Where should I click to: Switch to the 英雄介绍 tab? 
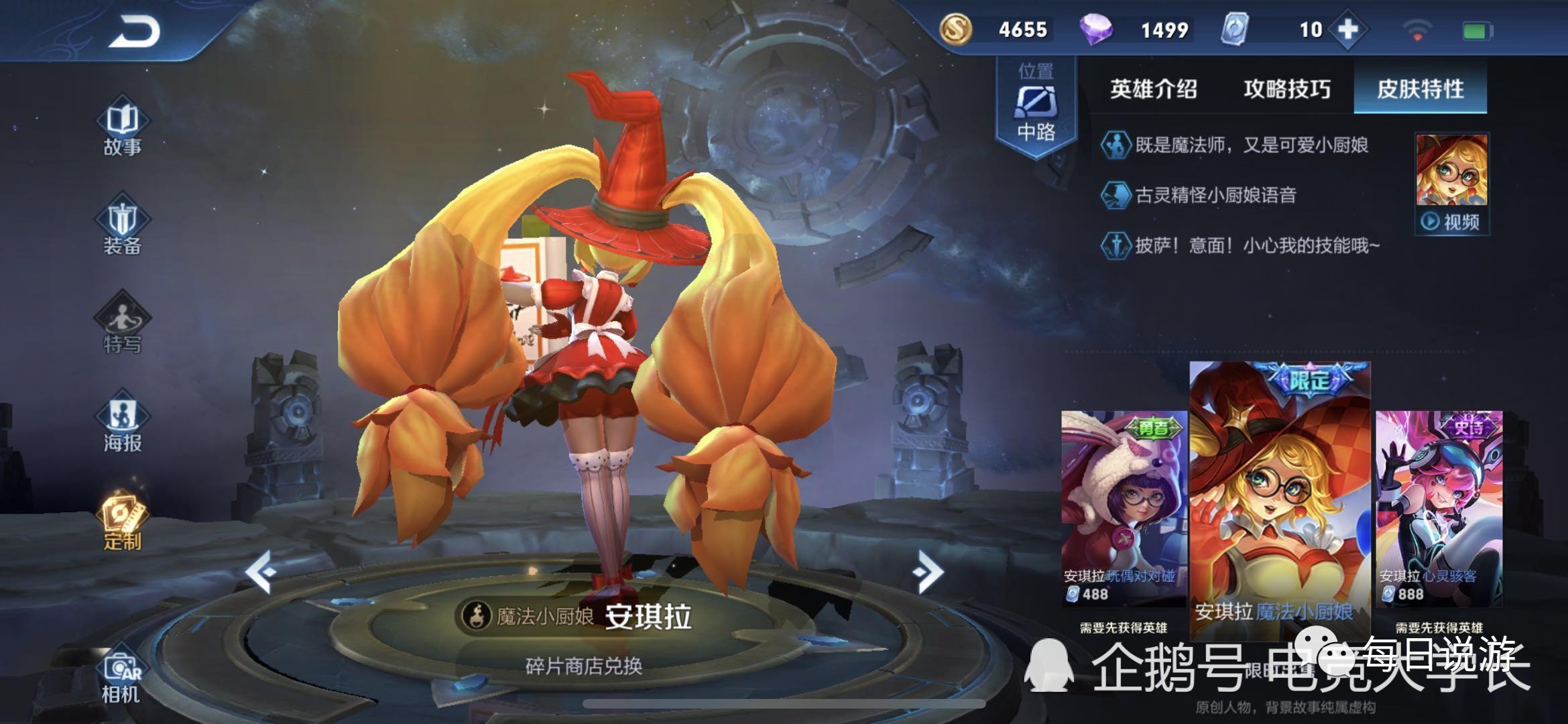click(x=1153, y=89)
